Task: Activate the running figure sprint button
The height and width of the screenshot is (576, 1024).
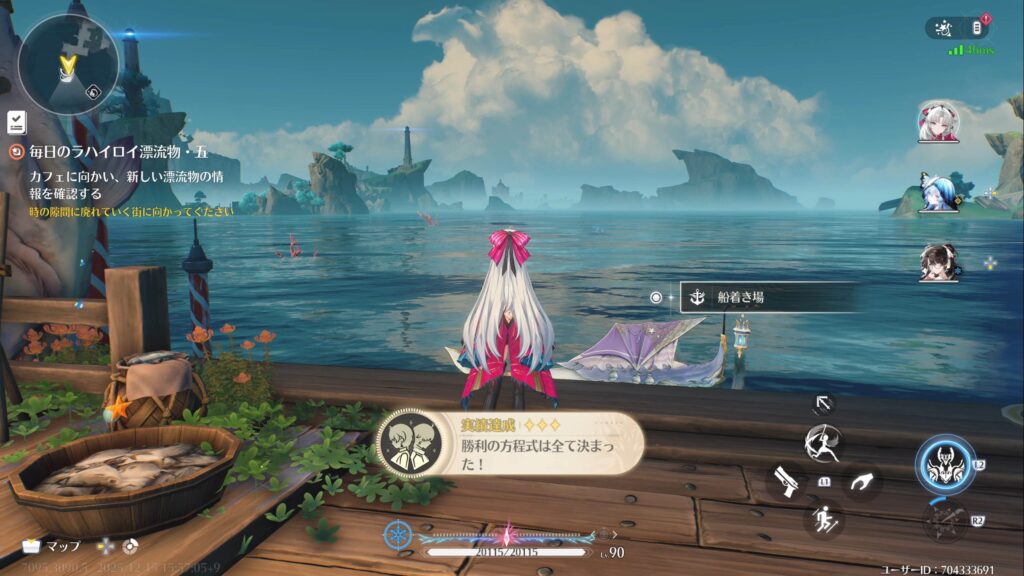Action: [x=822, y=519]
